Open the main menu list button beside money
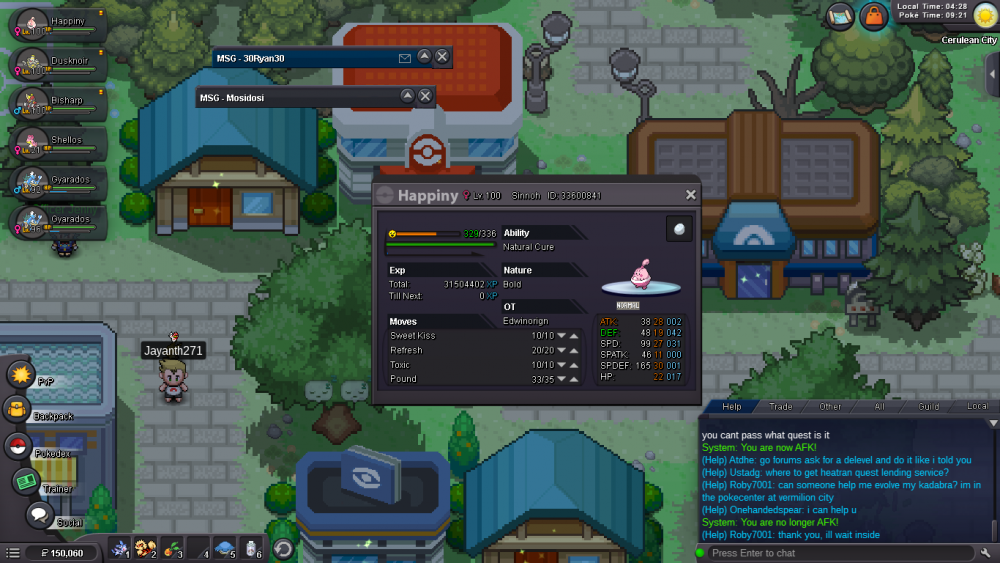 coord(12,552)
